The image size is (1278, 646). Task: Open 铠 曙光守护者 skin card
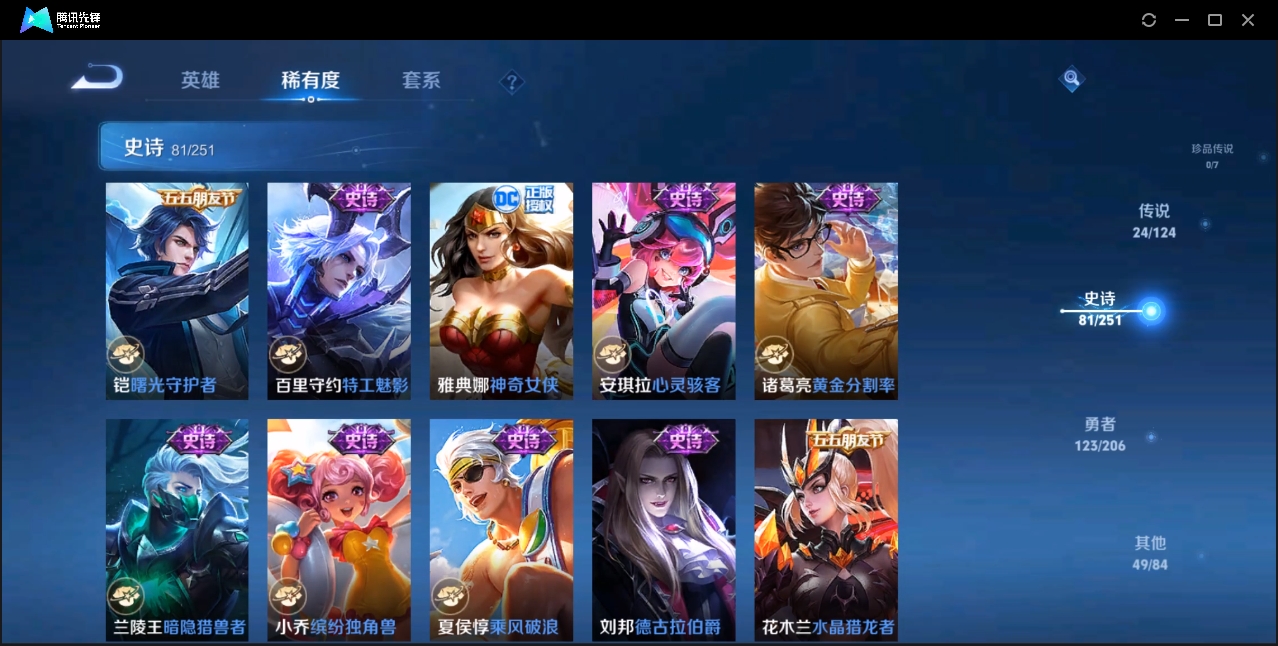(x=177, y=291)
